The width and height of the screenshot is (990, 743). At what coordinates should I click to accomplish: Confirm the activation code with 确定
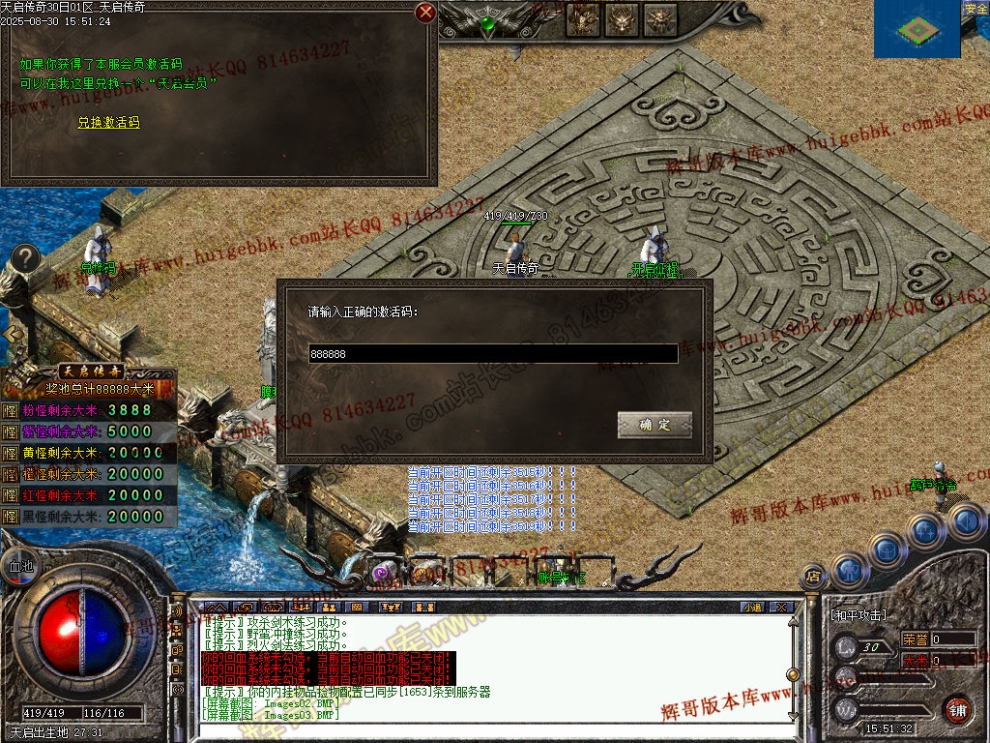coord(654,425)
